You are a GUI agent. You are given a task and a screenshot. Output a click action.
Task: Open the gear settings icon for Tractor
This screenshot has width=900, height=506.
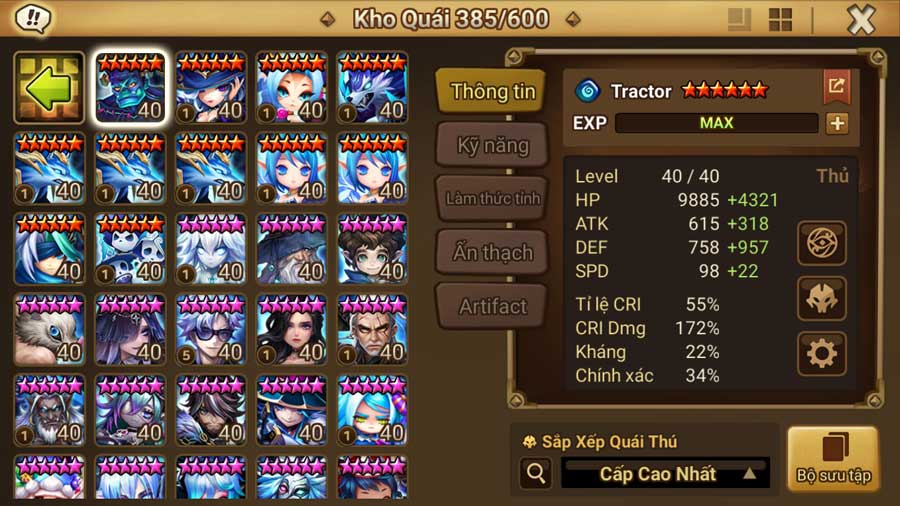[821, 353]
